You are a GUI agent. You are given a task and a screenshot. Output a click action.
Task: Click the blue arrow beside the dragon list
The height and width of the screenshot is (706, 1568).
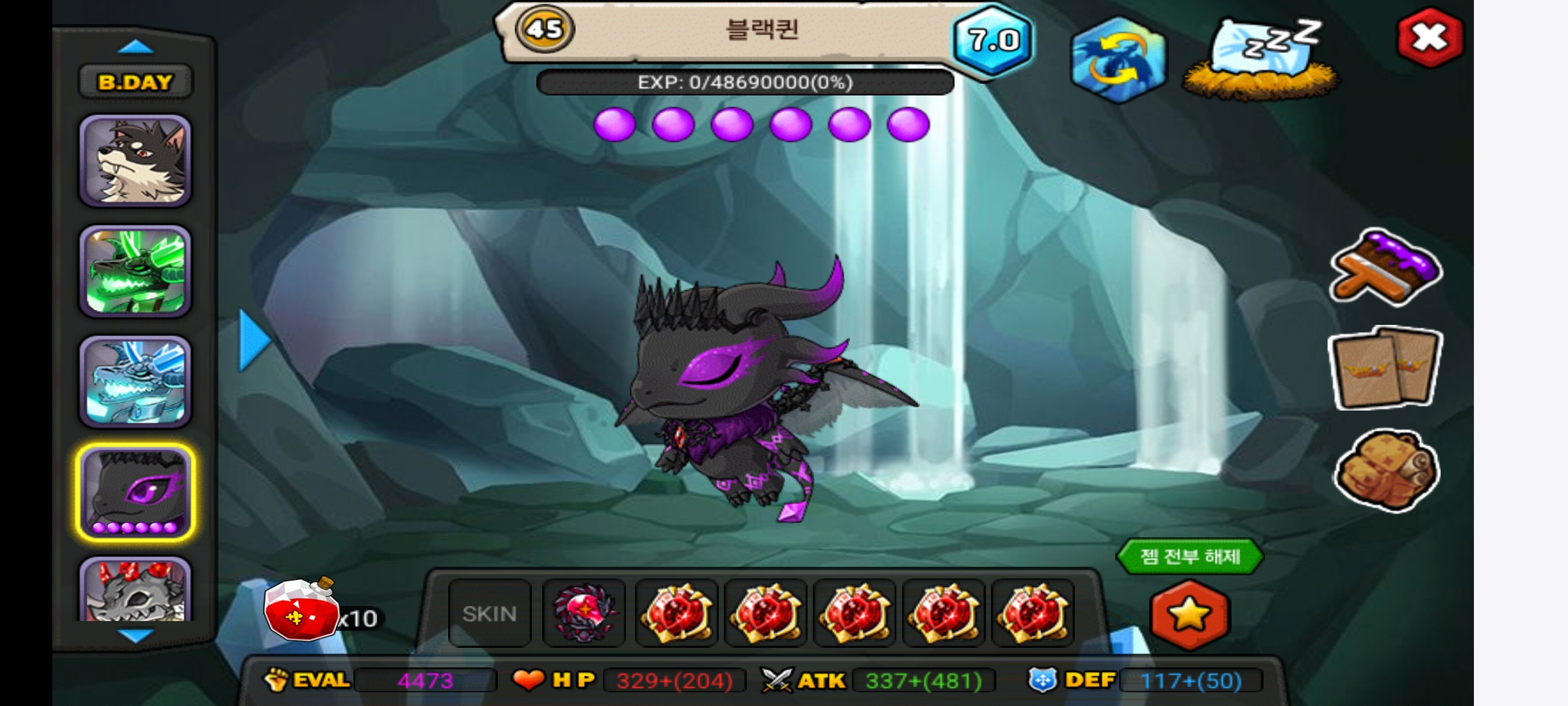(x=253, y=341)
